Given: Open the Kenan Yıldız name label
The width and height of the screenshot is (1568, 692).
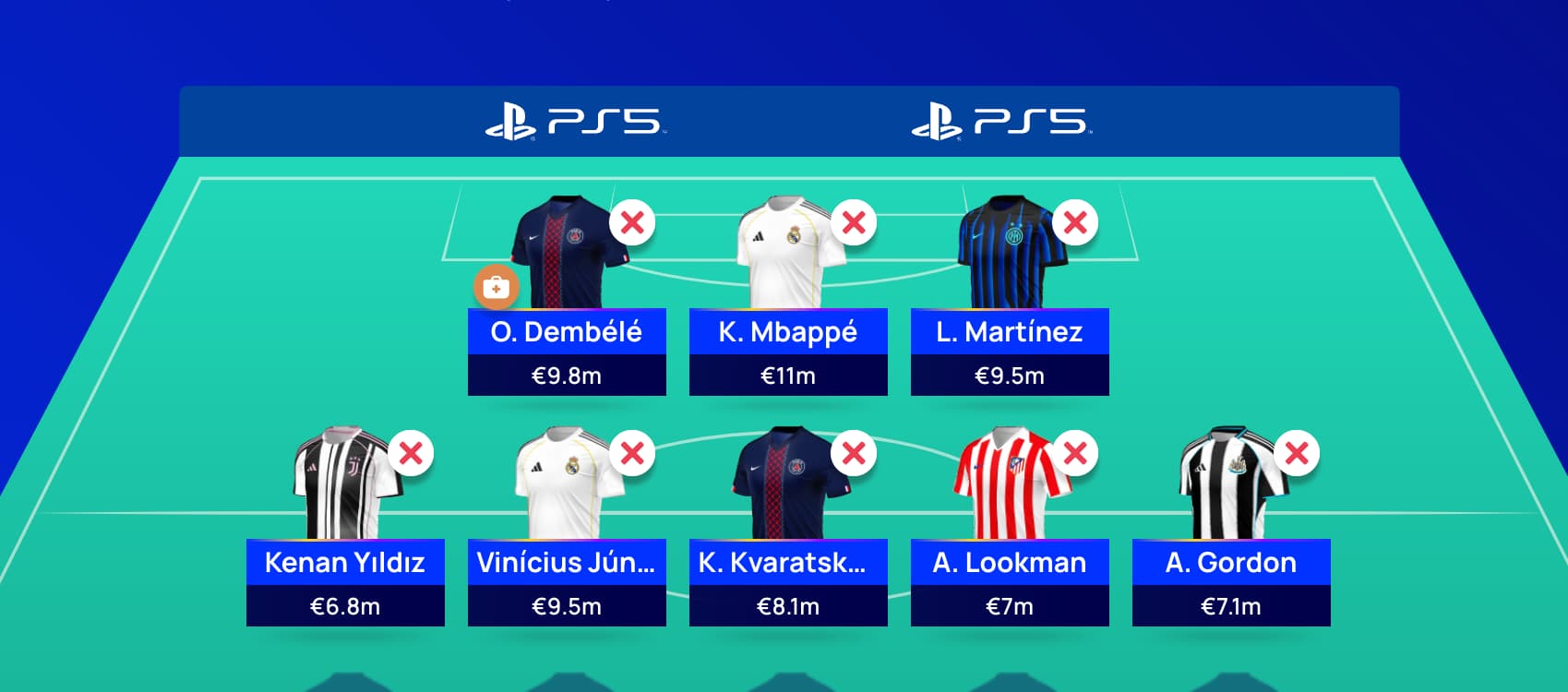Looking at the screenshot, I should click(344, 563).
